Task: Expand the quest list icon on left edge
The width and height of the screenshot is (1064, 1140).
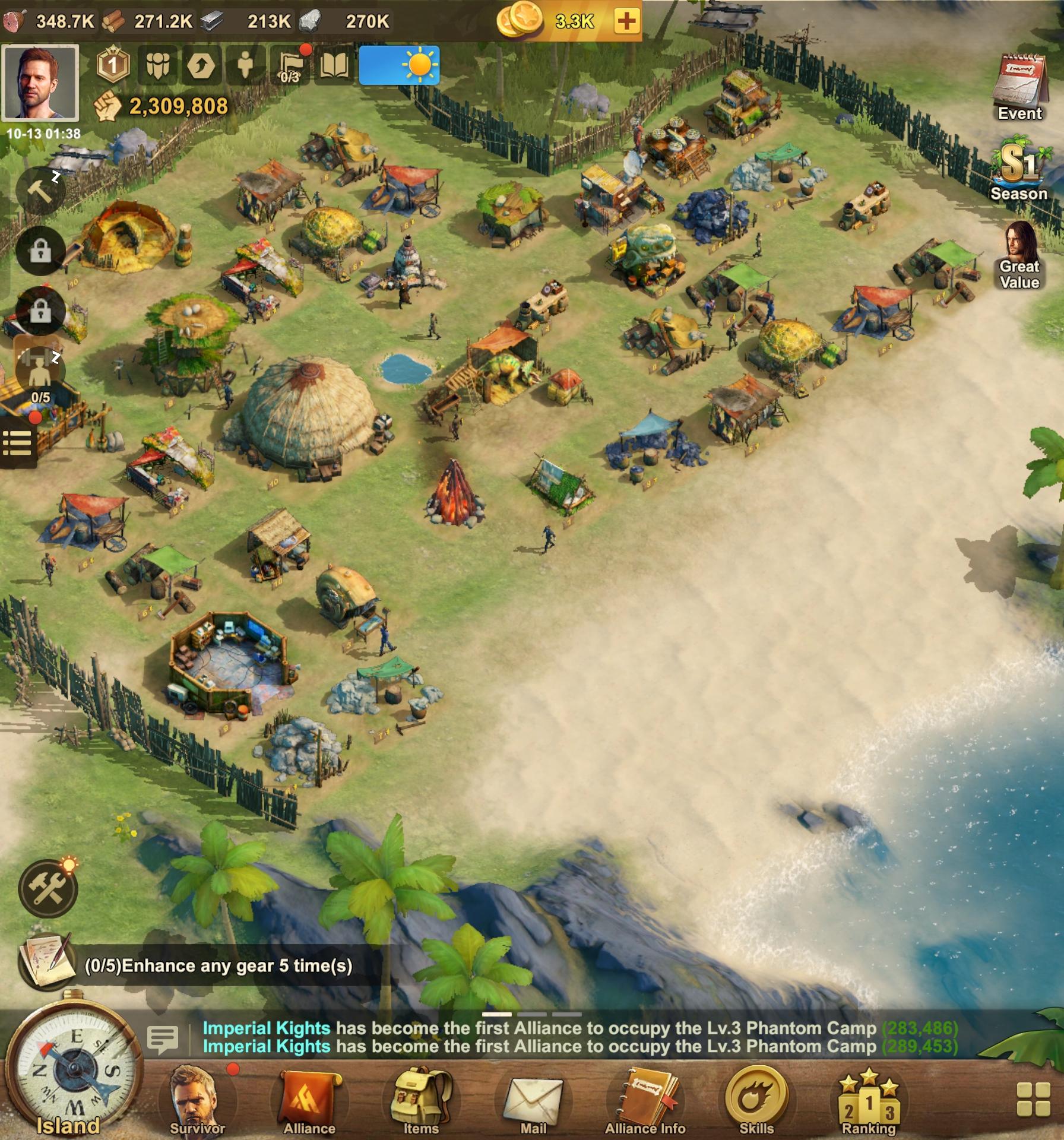Action: tap(19, 444)
